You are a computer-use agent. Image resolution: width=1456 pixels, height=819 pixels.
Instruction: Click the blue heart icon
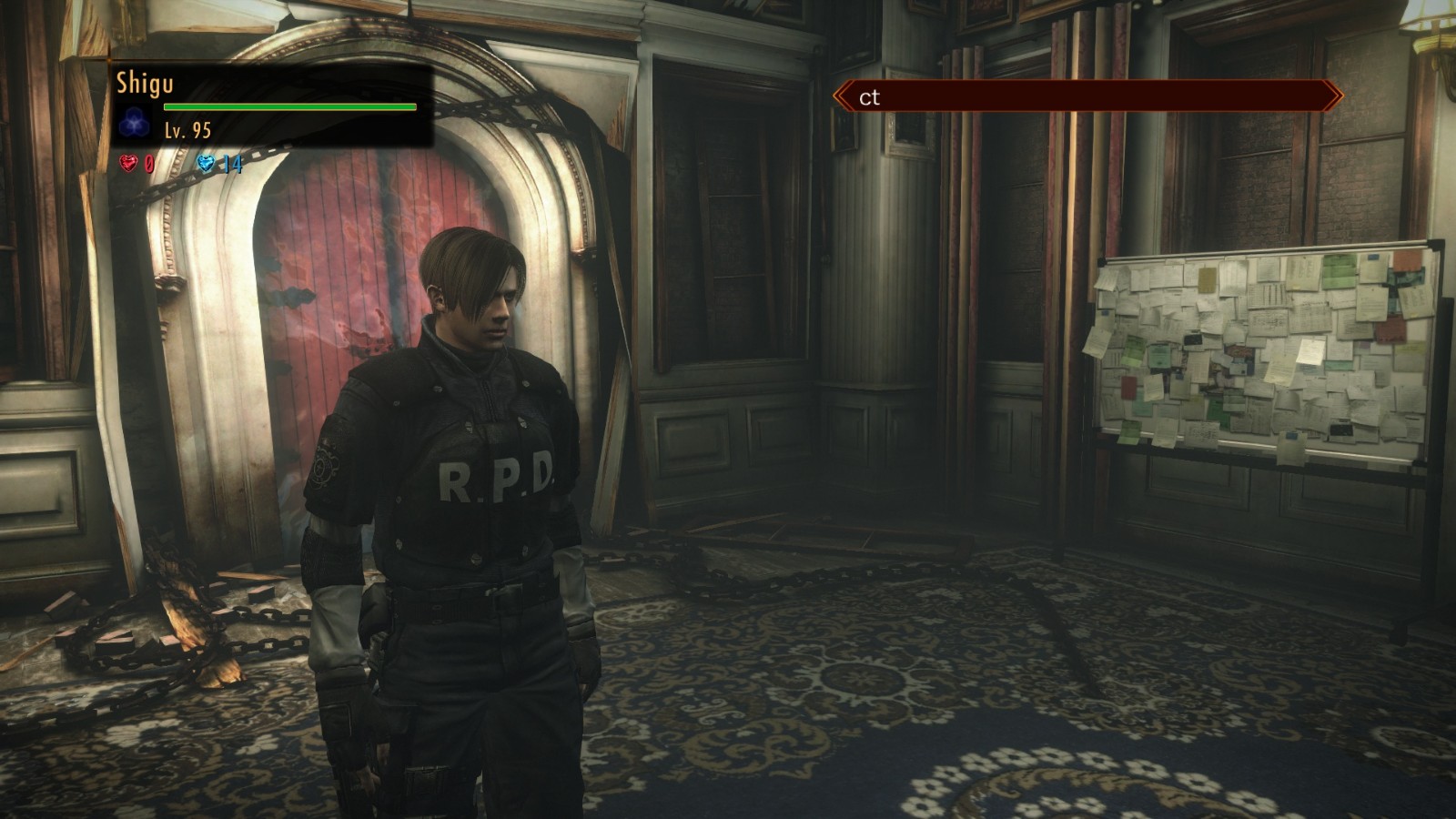click(207, 163)
